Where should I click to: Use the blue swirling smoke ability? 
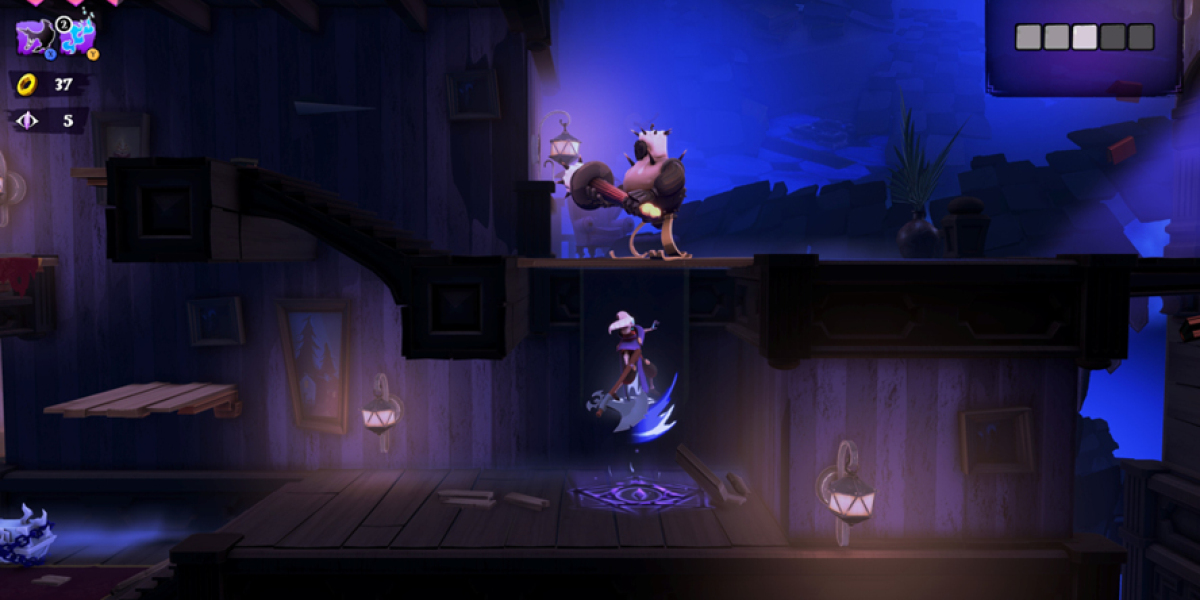click(76, 36)
